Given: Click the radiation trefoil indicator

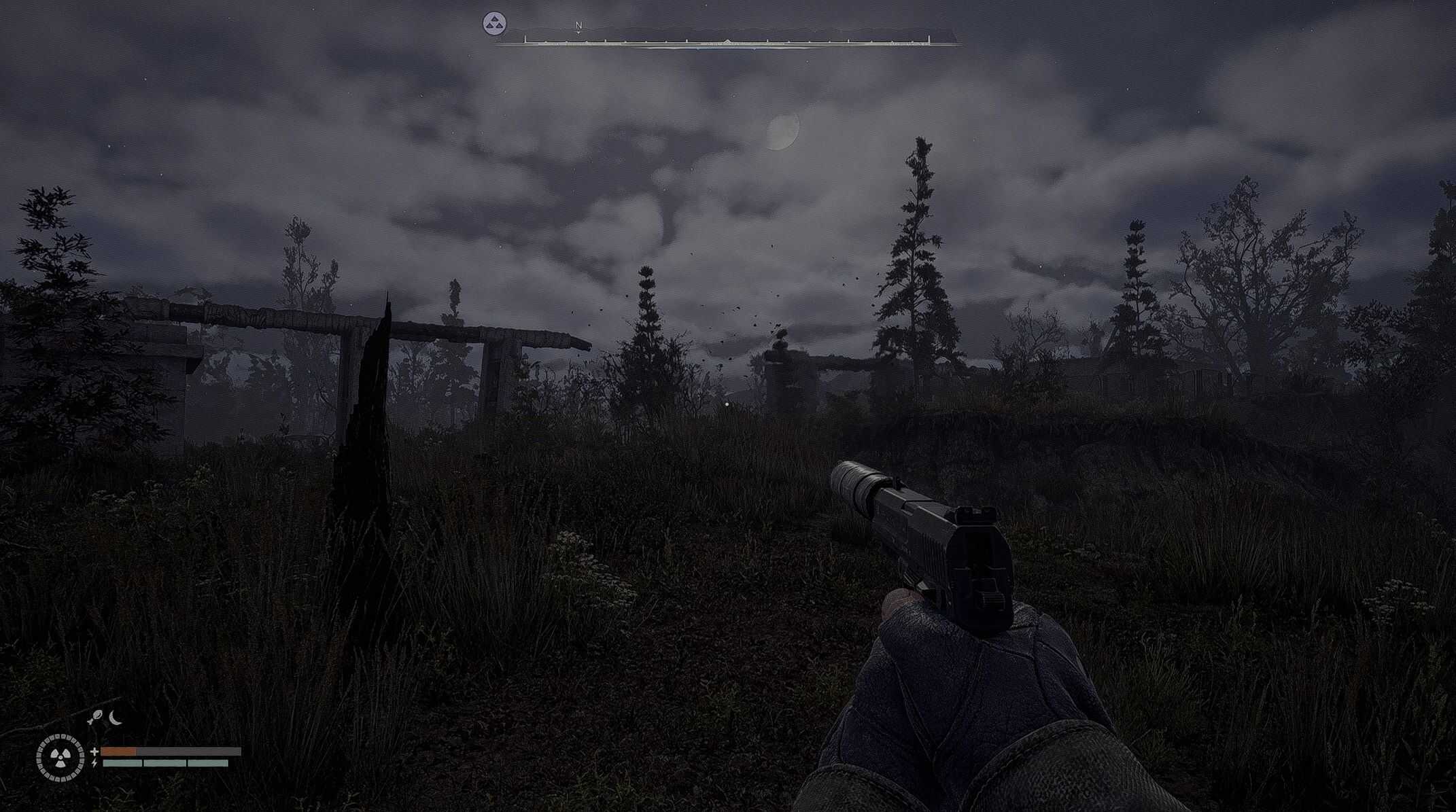Looking at the screenshot, I should point(60,757).
